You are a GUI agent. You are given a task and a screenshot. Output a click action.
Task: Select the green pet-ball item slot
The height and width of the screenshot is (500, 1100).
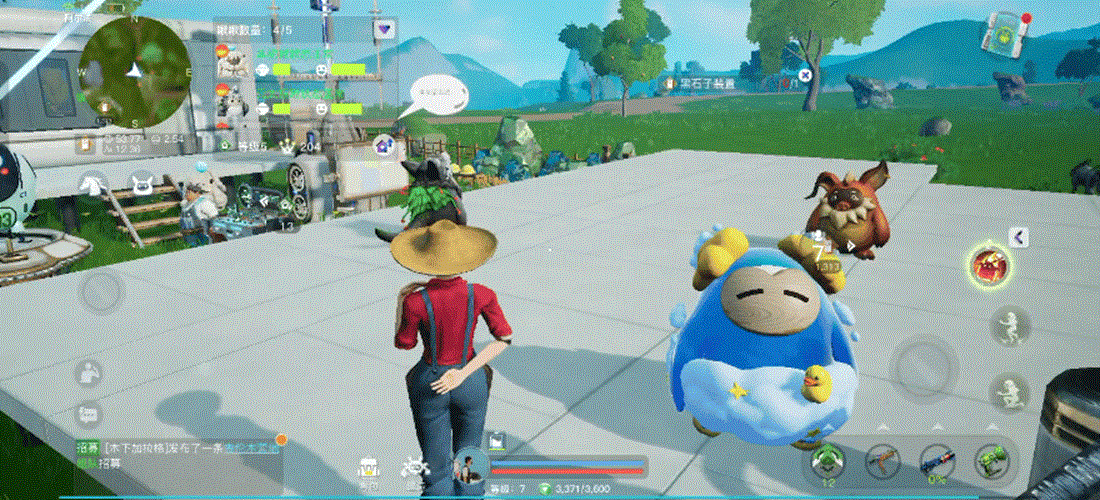[828, 460]
